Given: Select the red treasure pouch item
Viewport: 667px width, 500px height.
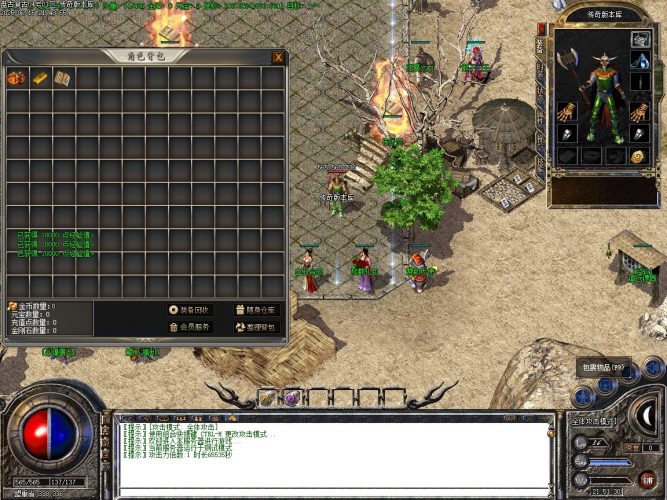Looking at the screenshot, I should [x=17, y=77].
